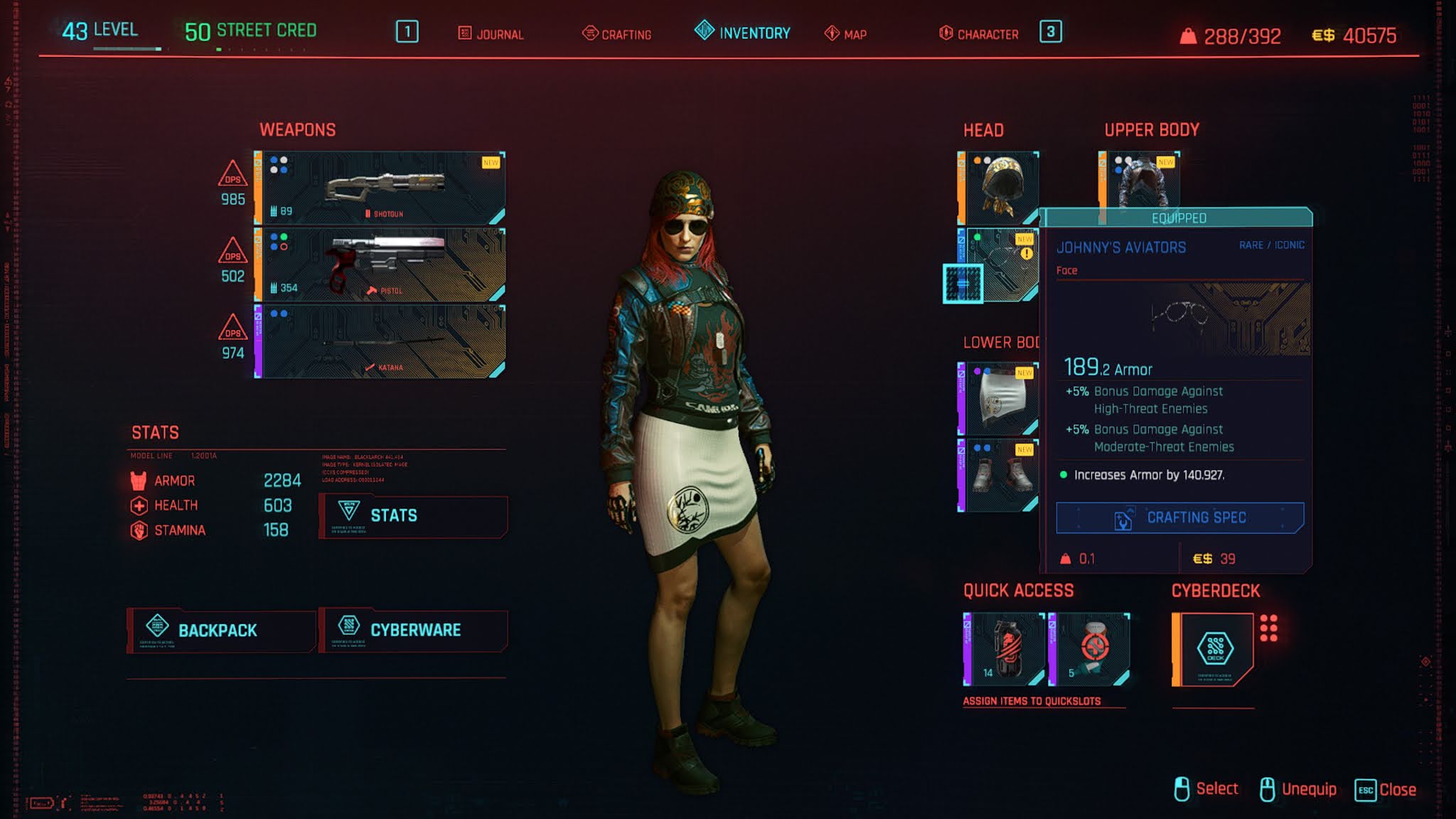Choose the katana weapon slot

coord(381,342)
